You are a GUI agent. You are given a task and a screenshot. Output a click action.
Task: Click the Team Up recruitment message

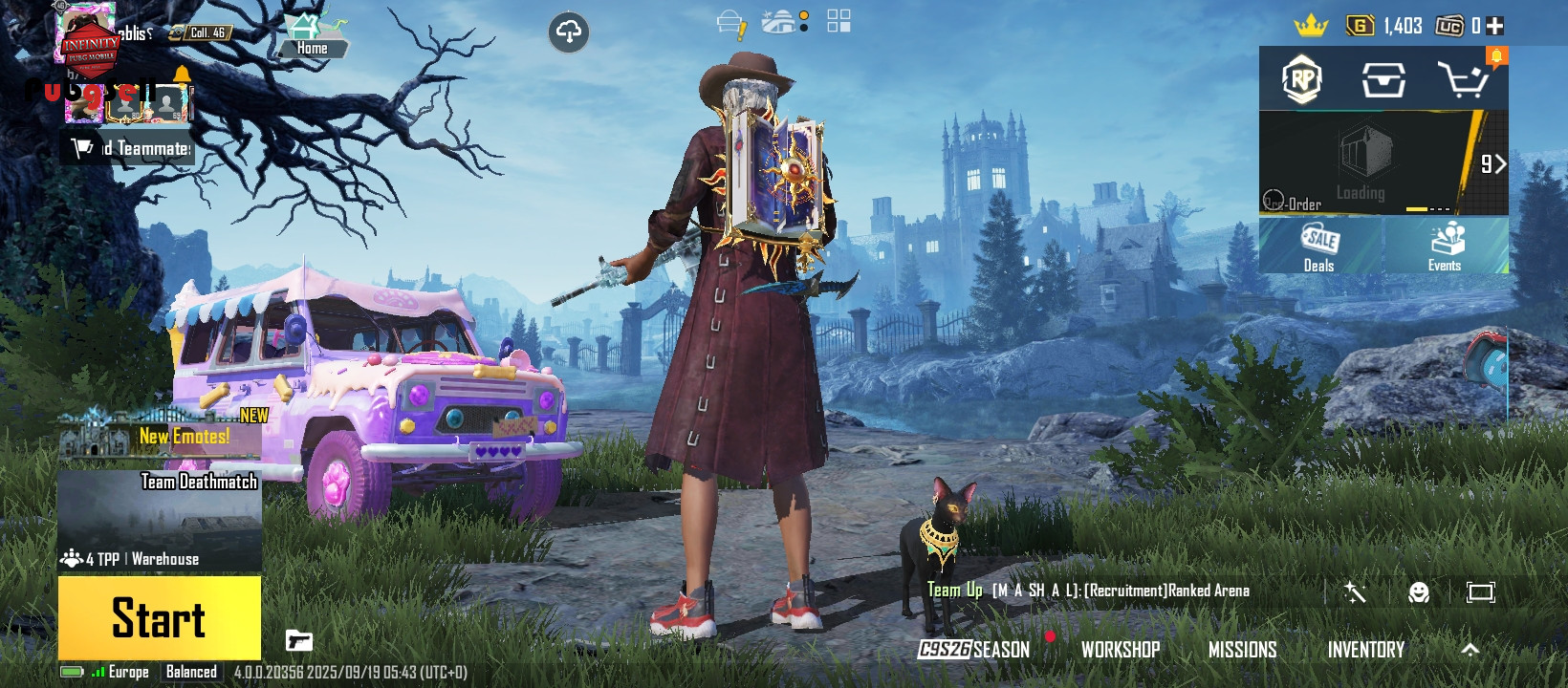1088,591
